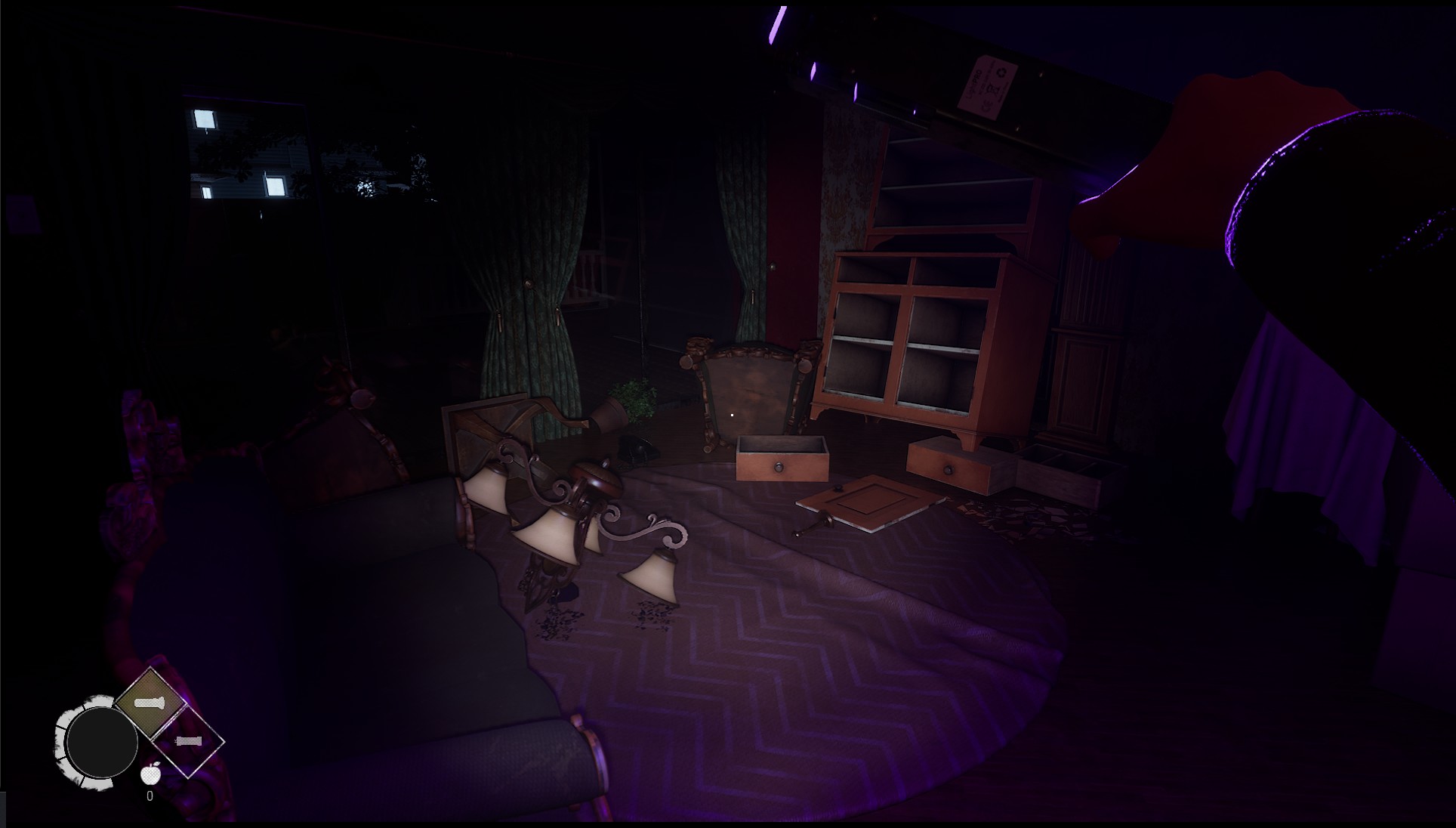Click the dark circular gauge
Screen dimensions: 1456x828
point(101,742)
